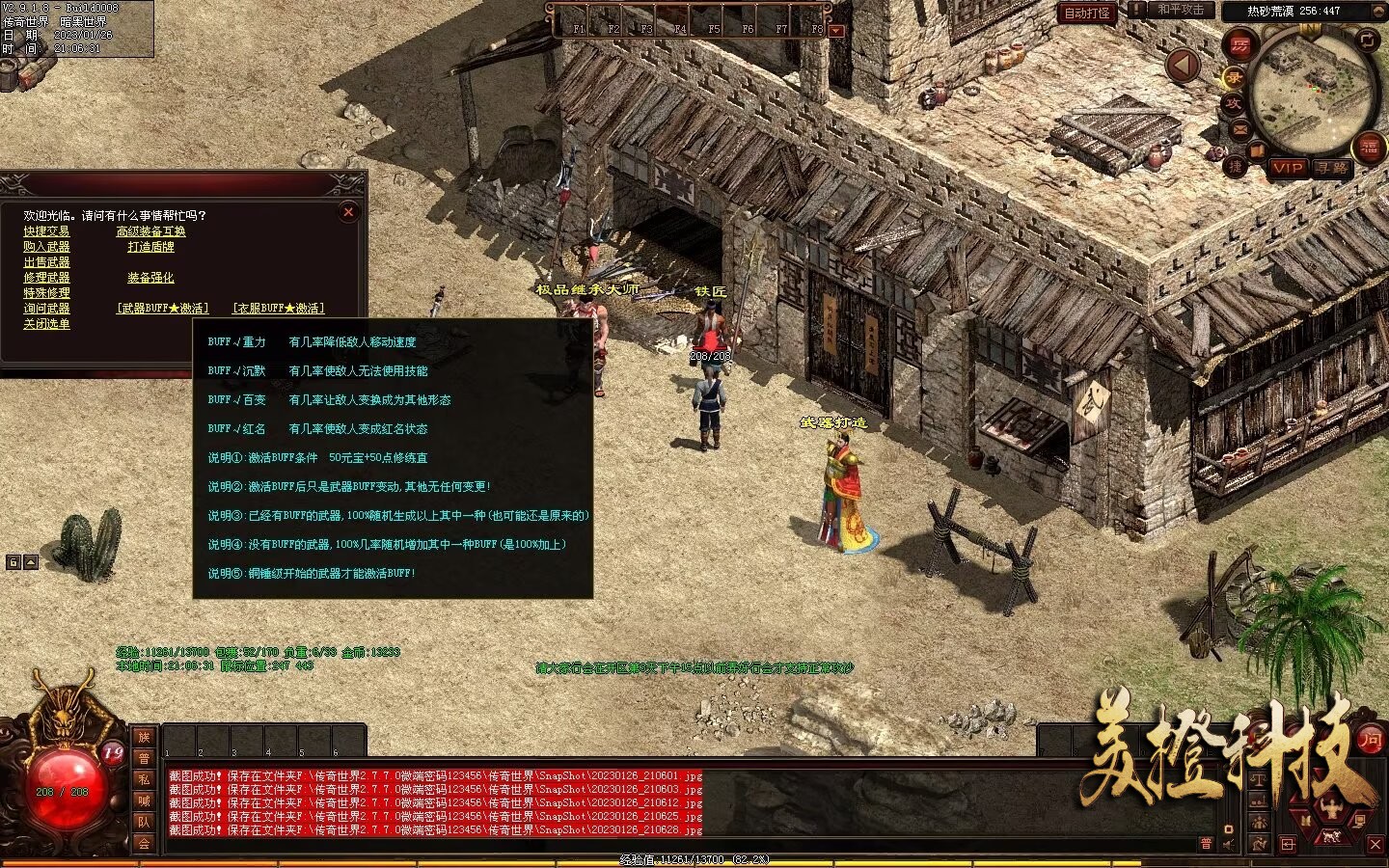The width and height of the screenshot is (1389, 868).
Task: Select 快捷交易 in the NPC dialog
Action: [x=45, y=231]
